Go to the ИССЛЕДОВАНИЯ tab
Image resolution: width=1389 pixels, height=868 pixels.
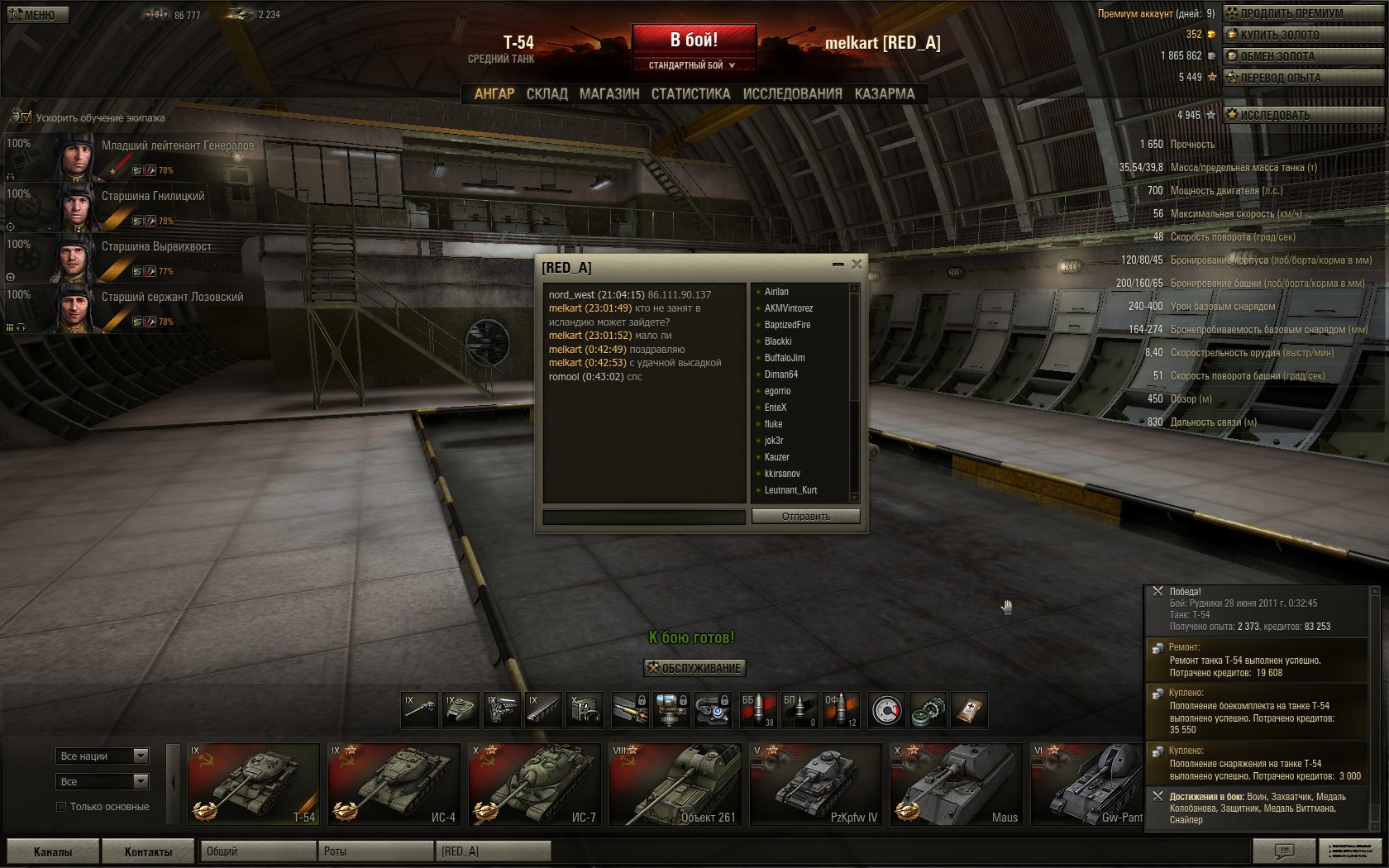click(792, 94)
